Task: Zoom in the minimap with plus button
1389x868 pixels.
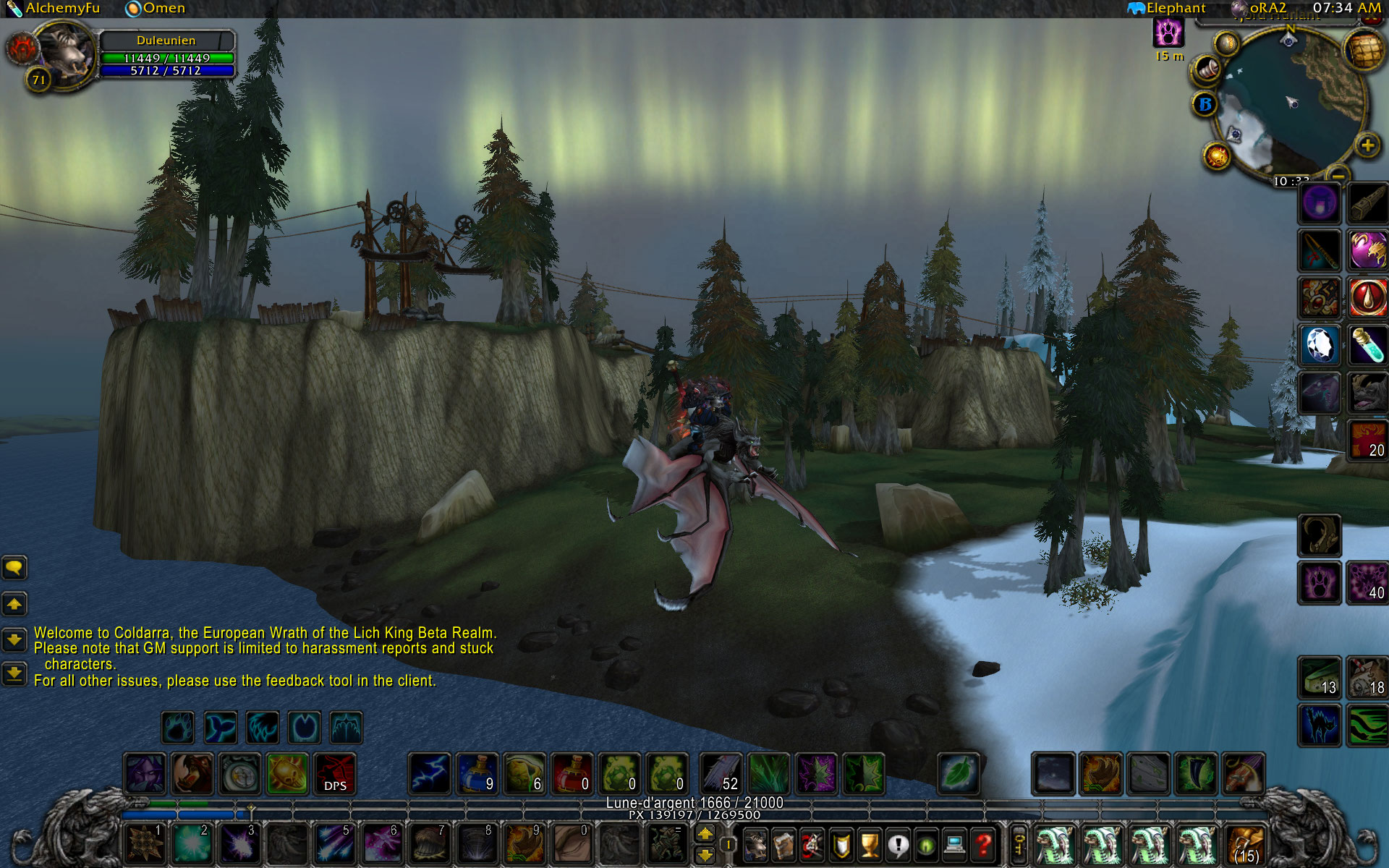Action: tap(1367, 145)
